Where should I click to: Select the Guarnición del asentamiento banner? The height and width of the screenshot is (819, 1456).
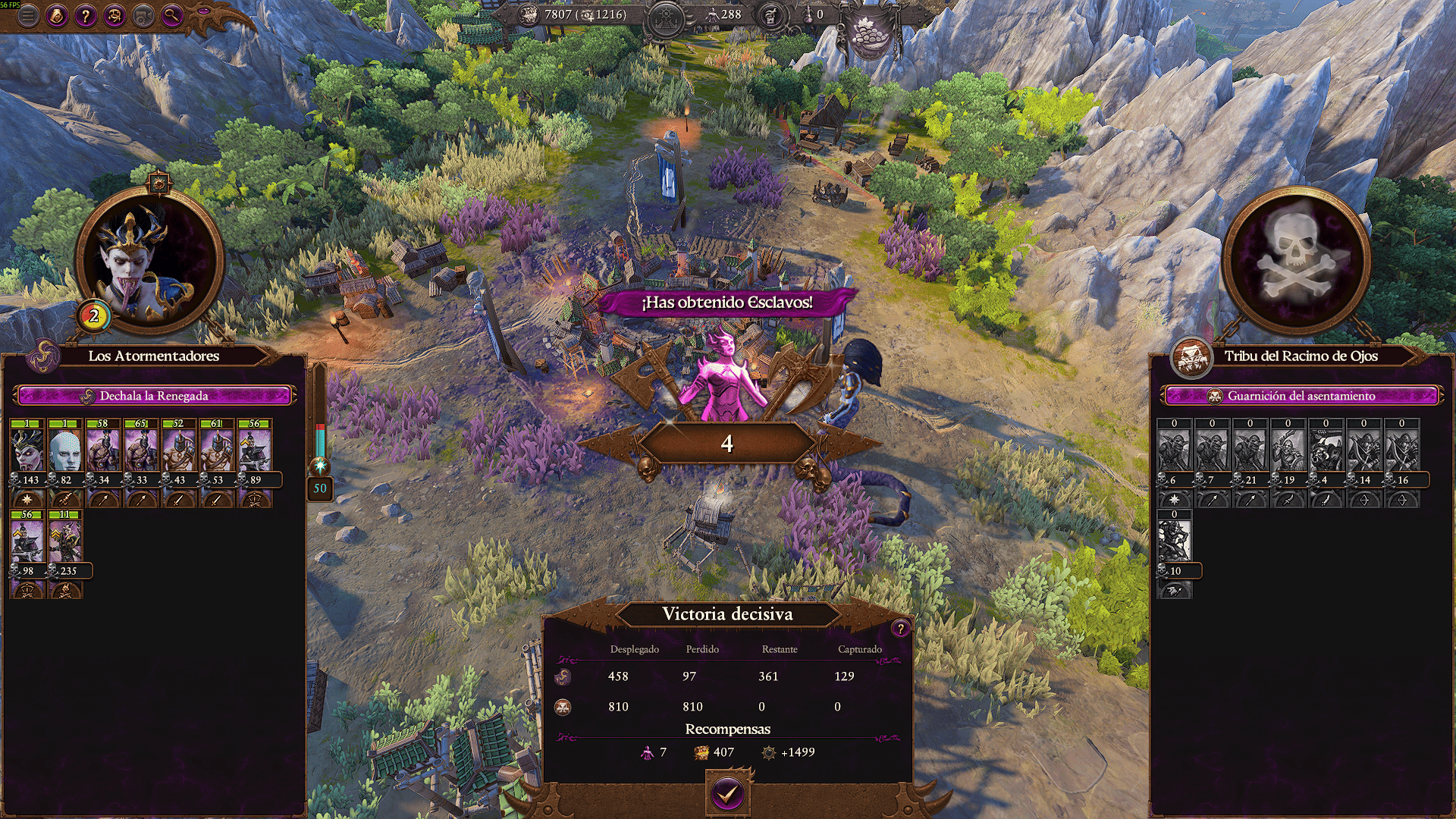pyautogui.click(x=1301, y=396)
